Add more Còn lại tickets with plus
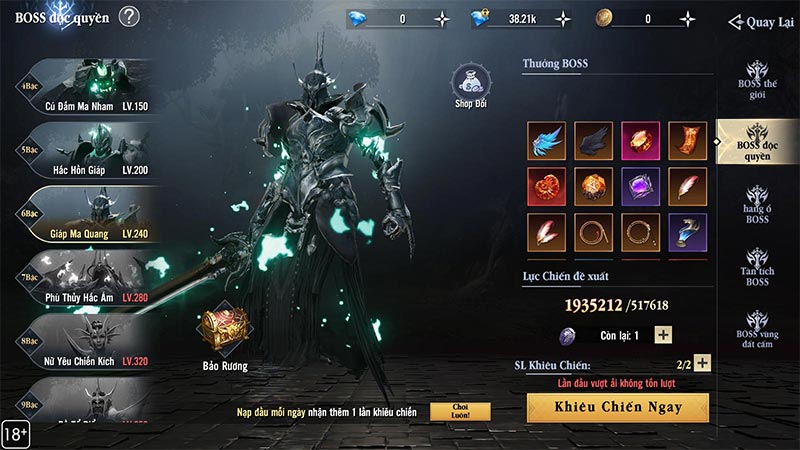 click(x=663, y=335)
